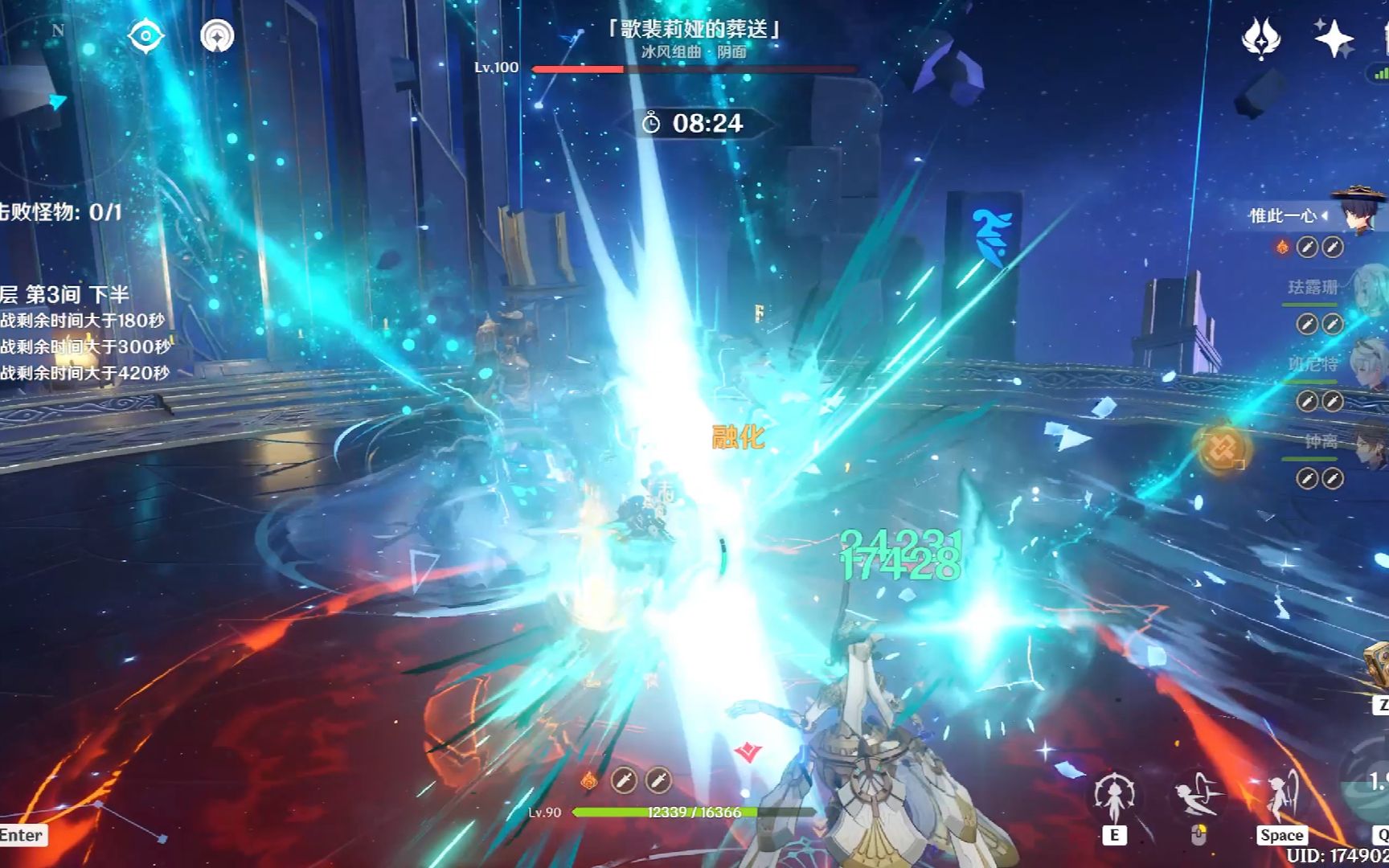The width and height of the screenshot is (1389, 868).
Task: Toggle the eye-shaped elemental sight icon
Action: click(x=145, y=36)
